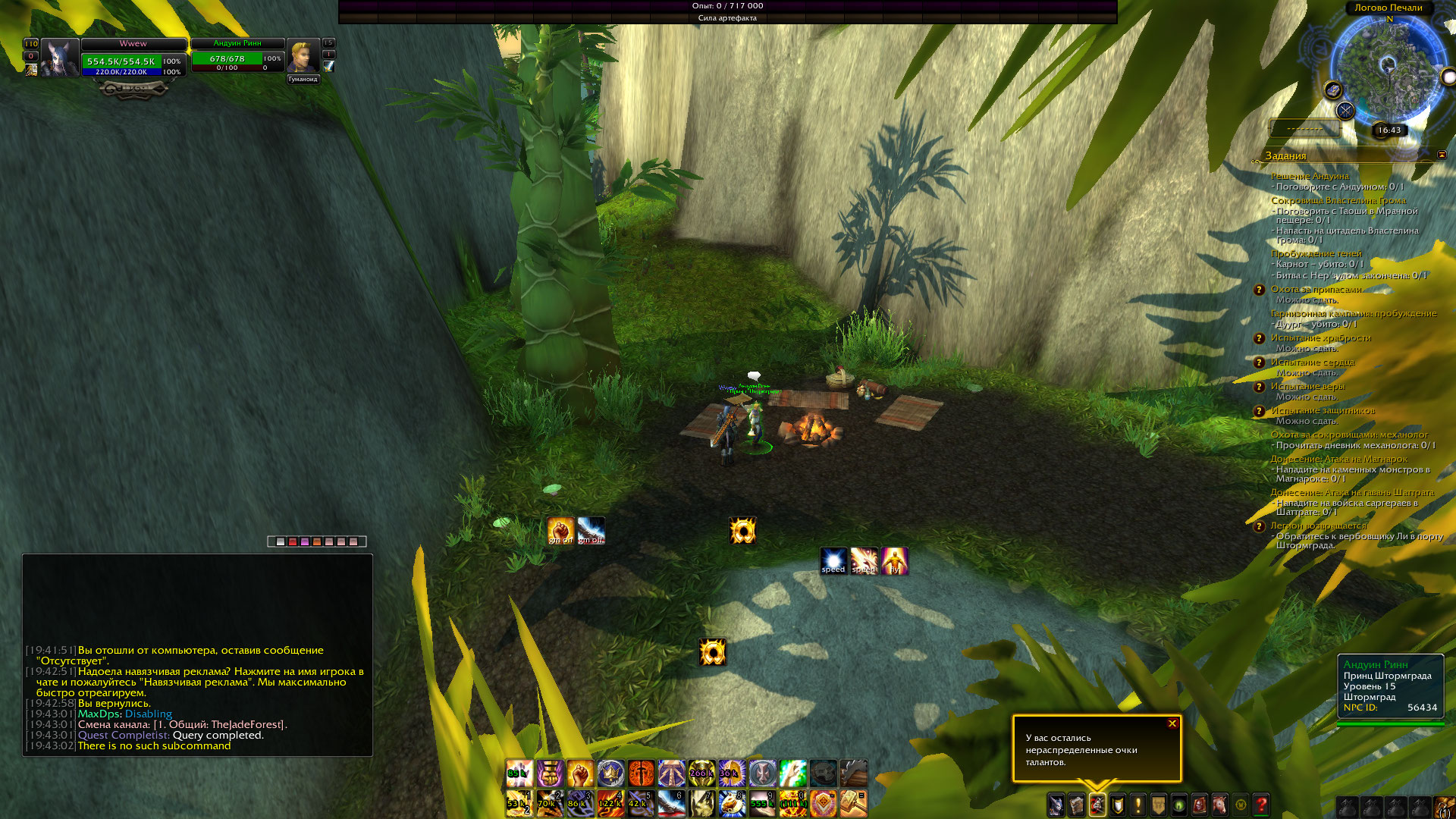1456x819 pixels.
Task: Activate the golden hammer ability
Action: 853,802
